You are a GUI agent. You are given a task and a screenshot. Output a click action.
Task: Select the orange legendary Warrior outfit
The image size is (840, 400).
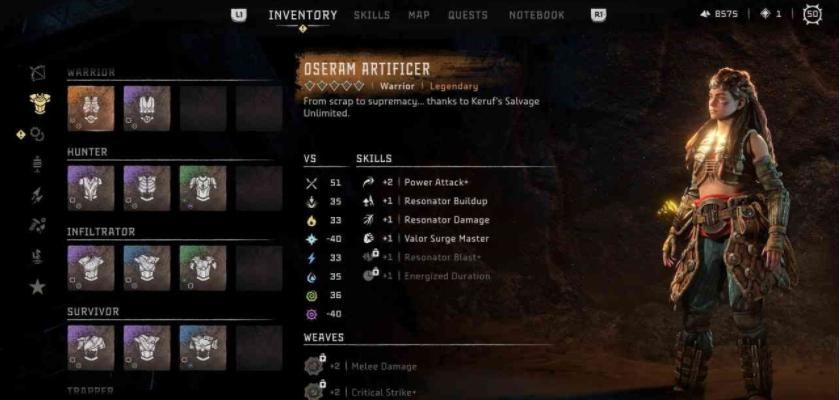click(x=91, y=108)
